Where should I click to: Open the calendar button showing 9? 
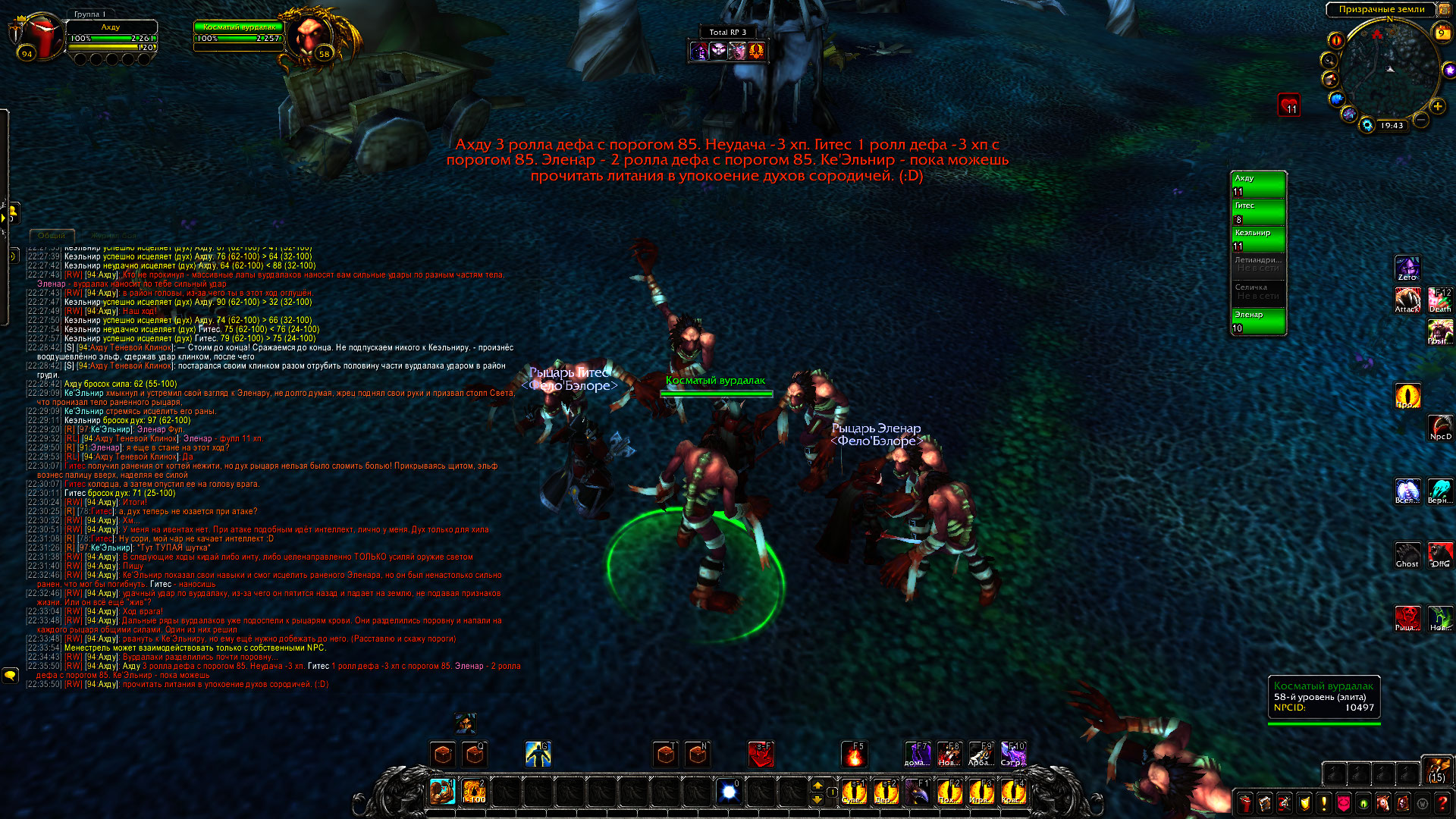[x=1442, y=33]
